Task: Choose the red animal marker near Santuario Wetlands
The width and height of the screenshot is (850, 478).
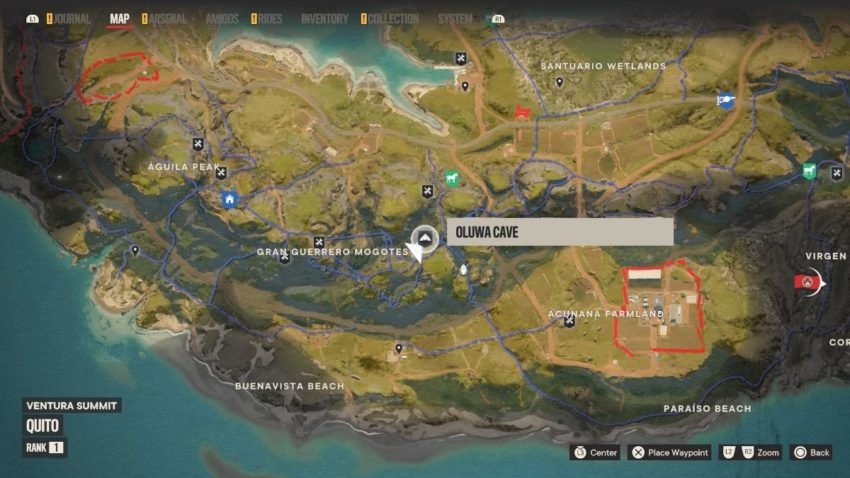Action: tap(520, 112)
